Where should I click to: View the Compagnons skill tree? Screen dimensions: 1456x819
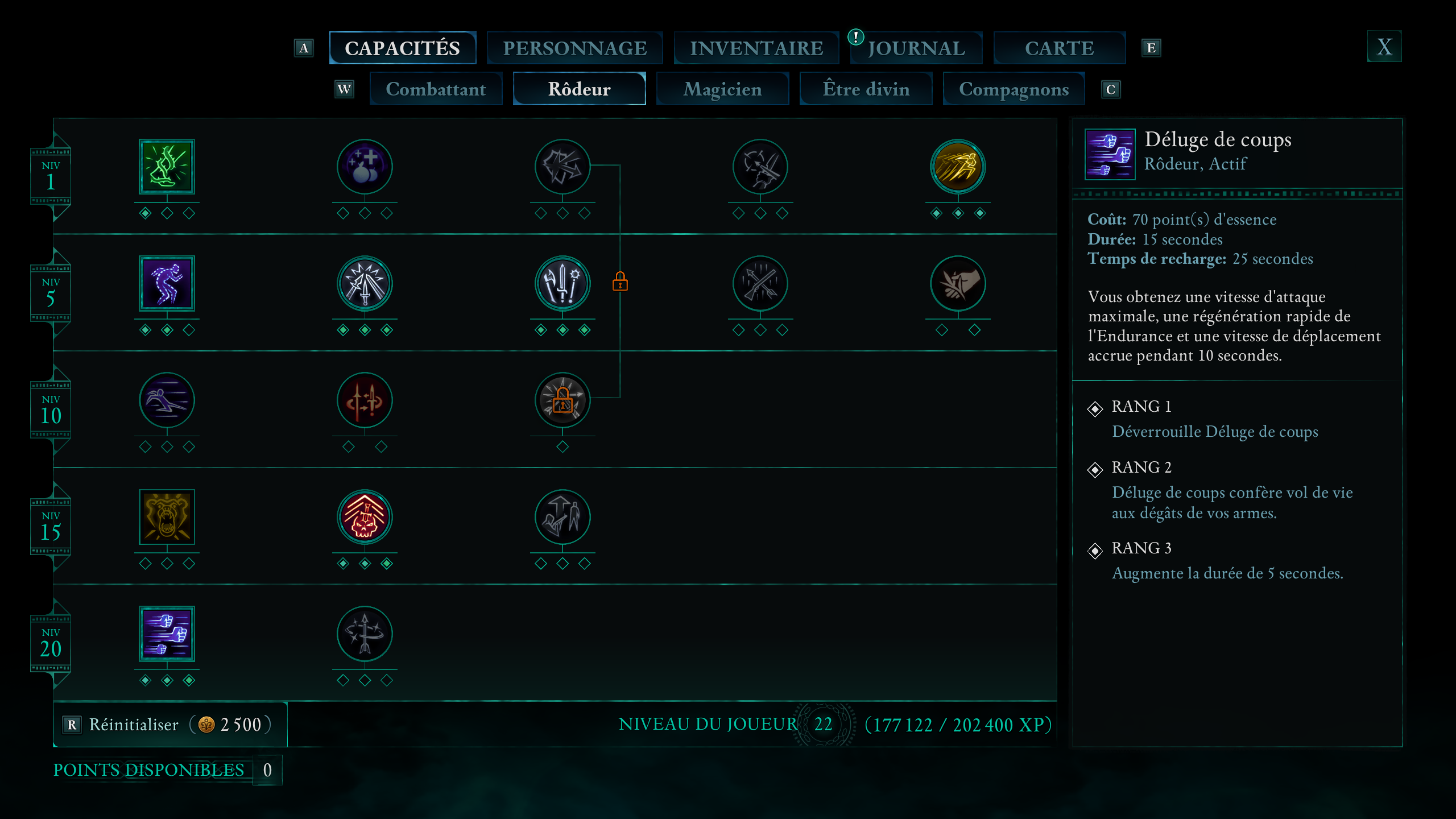[1014, 89]
